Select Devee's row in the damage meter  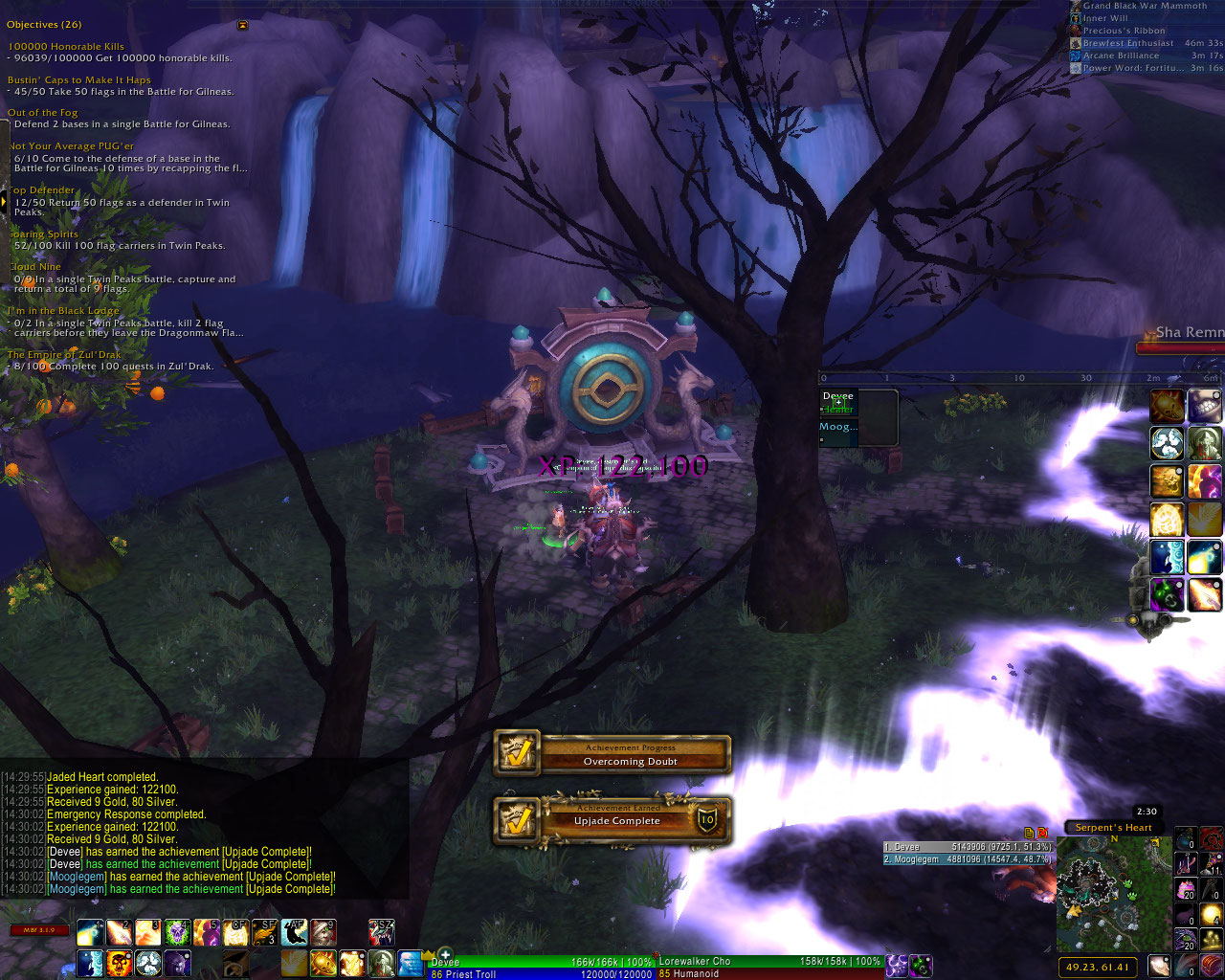point(968,847)
